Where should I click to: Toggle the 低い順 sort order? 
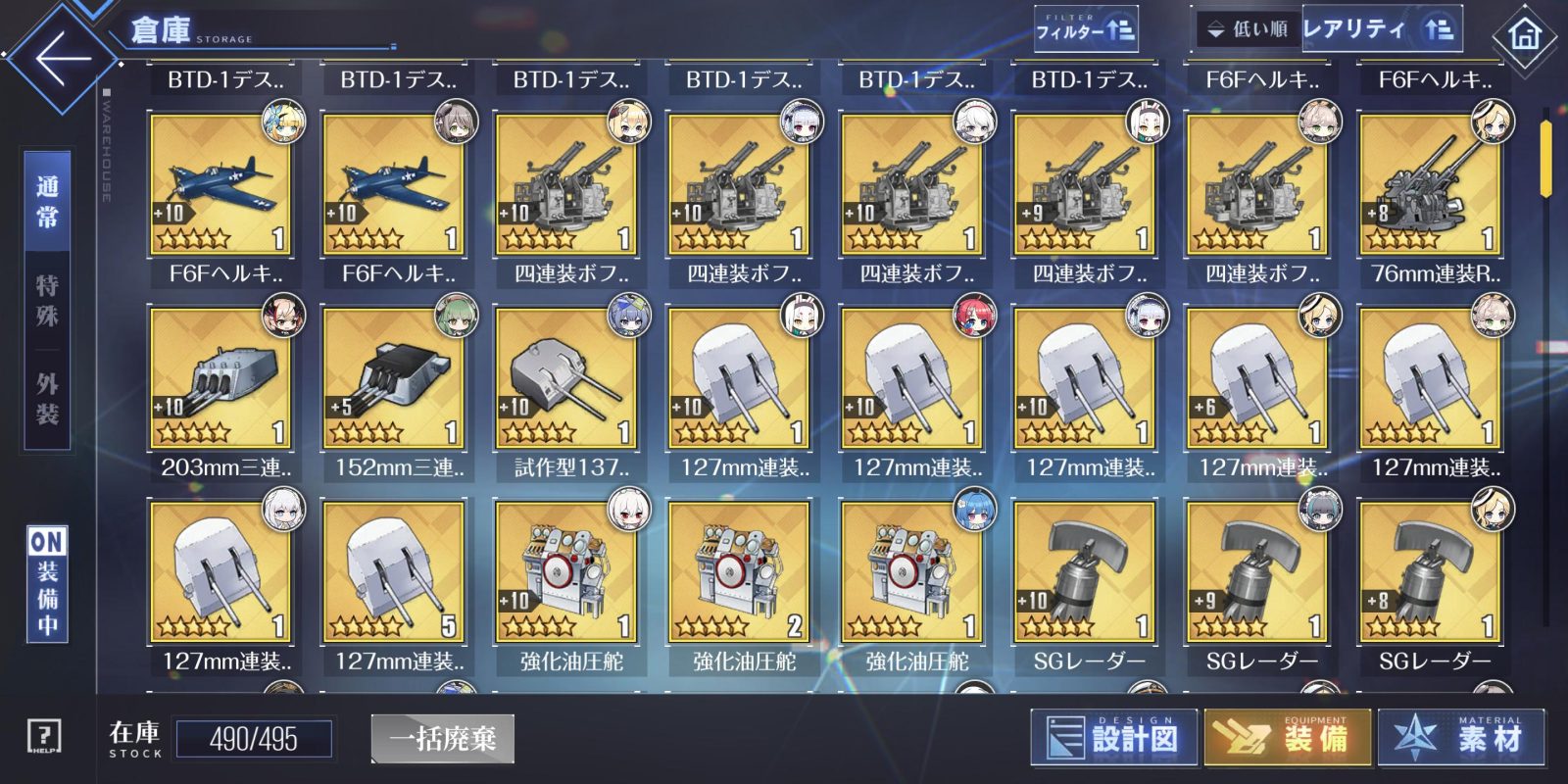1249,29
